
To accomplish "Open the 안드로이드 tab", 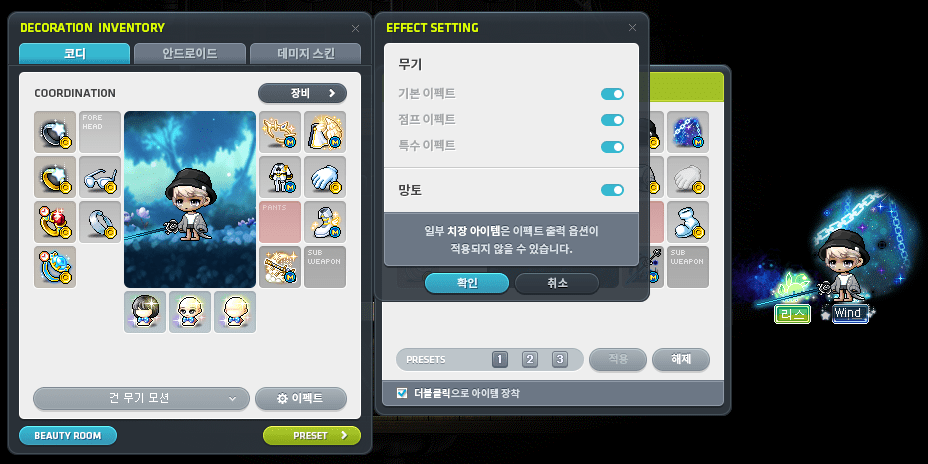I will (x=189, y=54).
